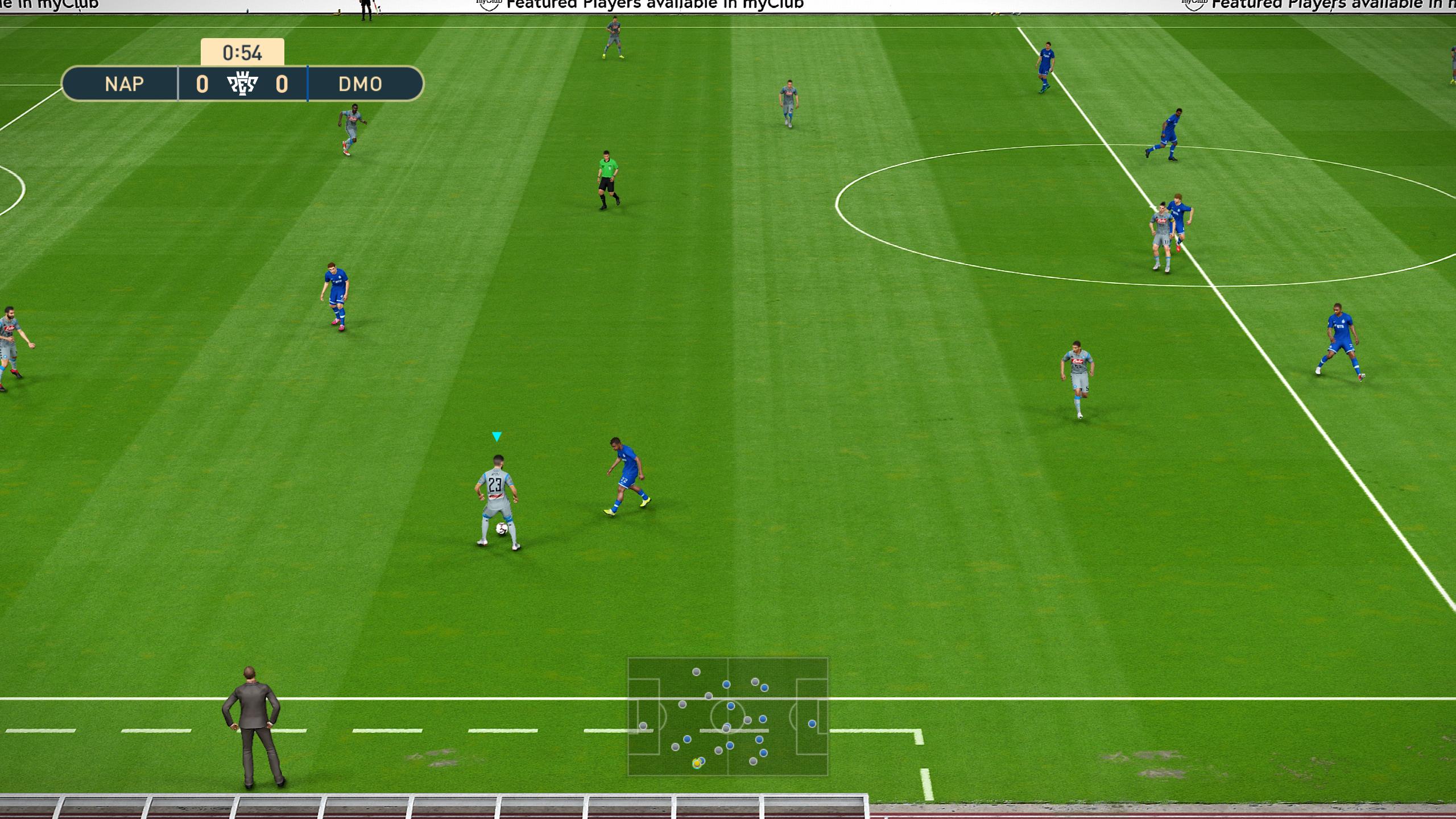Click the DMO score digit showing 0
The image size is (1456, 819).
[283, 84]
